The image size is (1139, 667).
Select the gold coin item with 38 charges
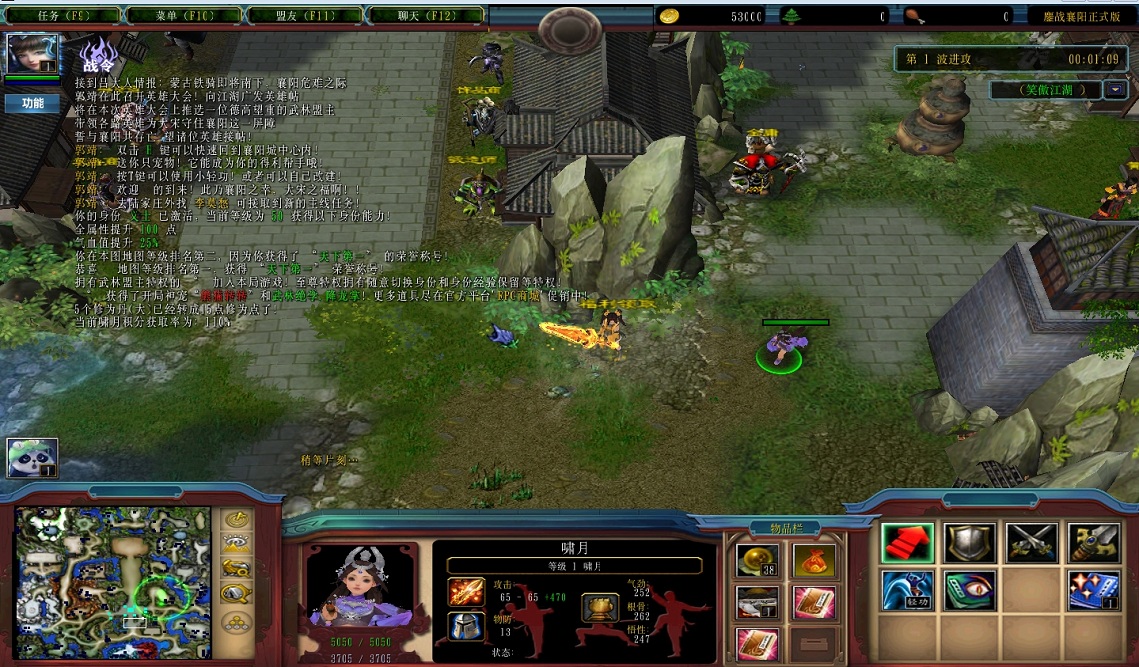(x=757, y=561)
